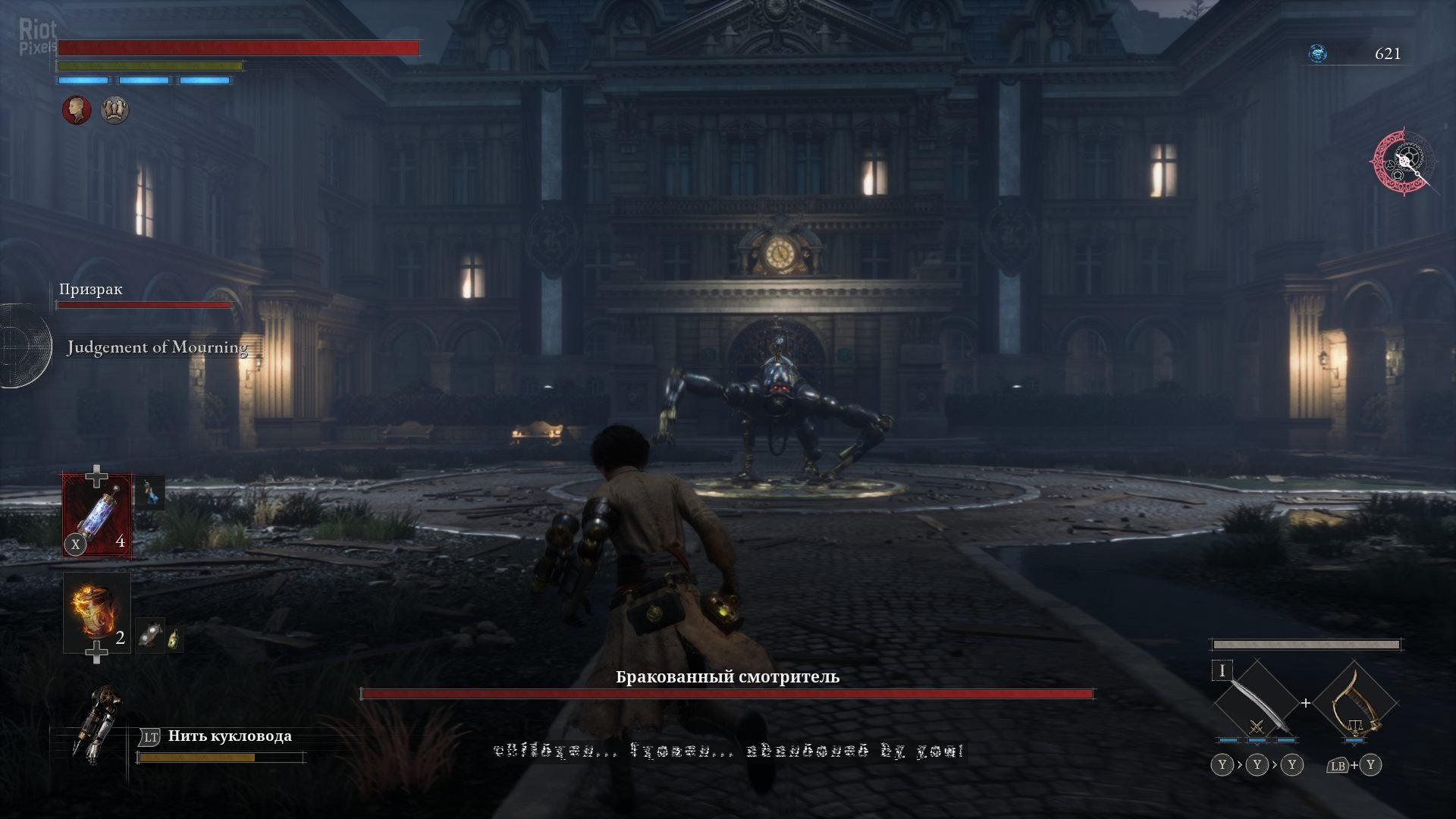Click the red compass dial
The image size is (1456, 819).
click(1401, 162)
